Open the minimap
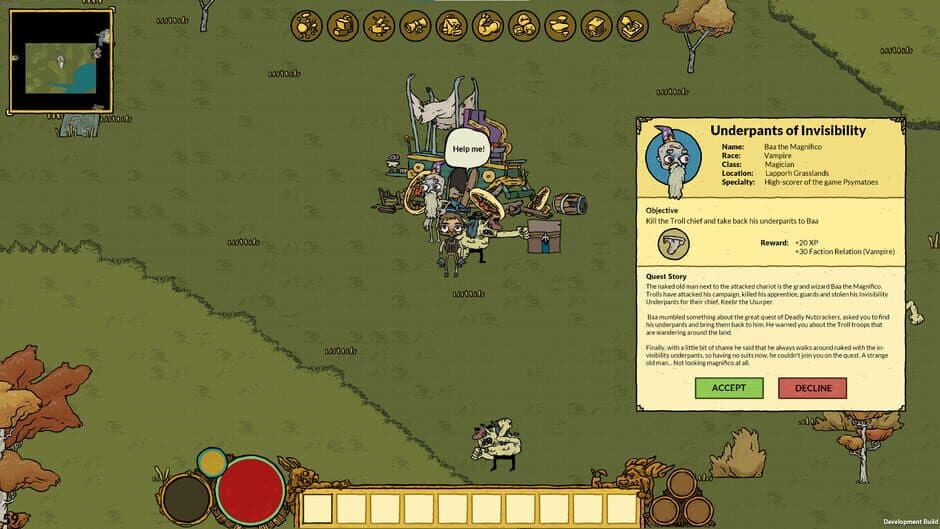940x529 pixels. 60,59
